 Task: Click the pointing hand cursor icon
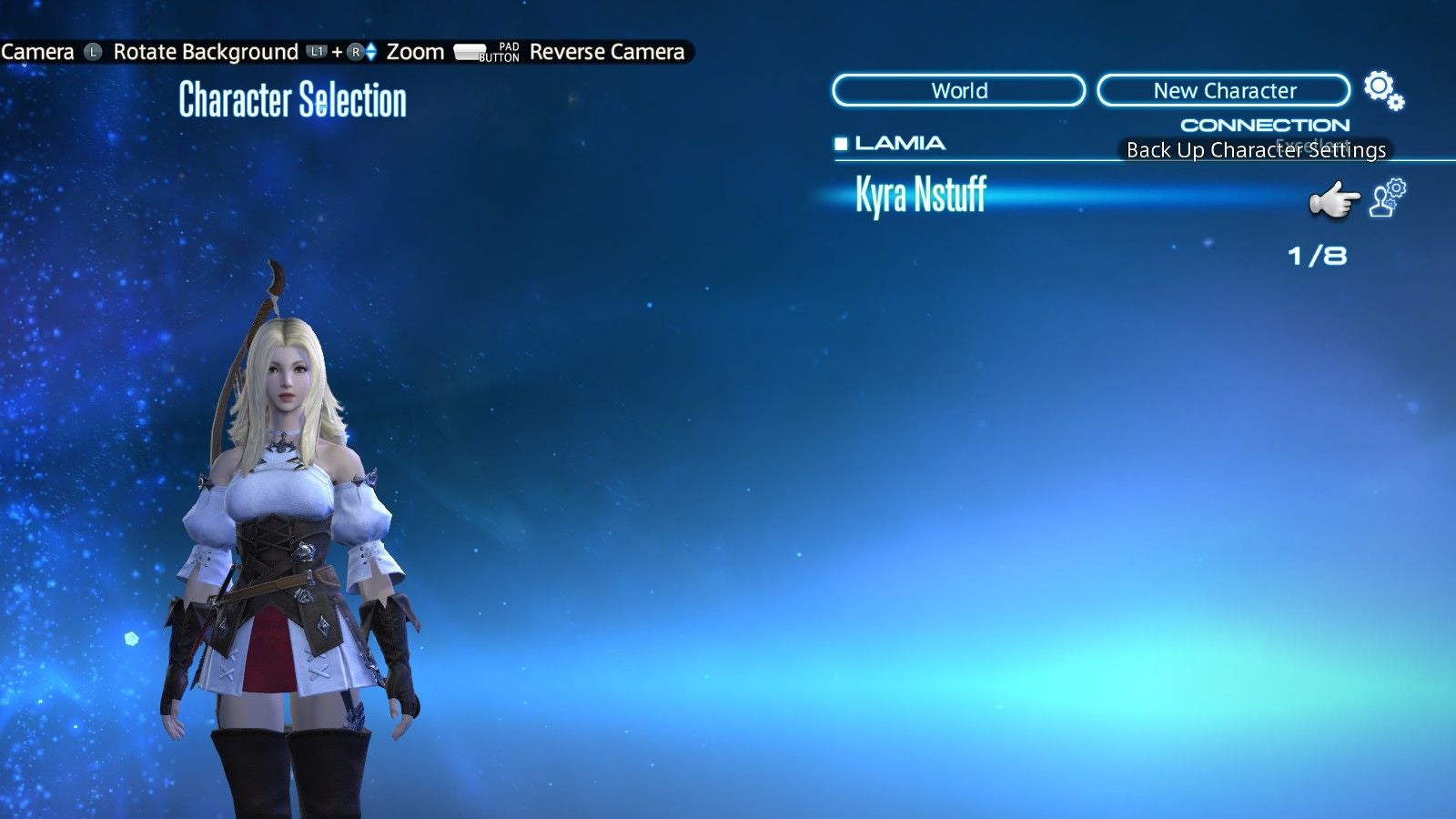point(1334,198)
